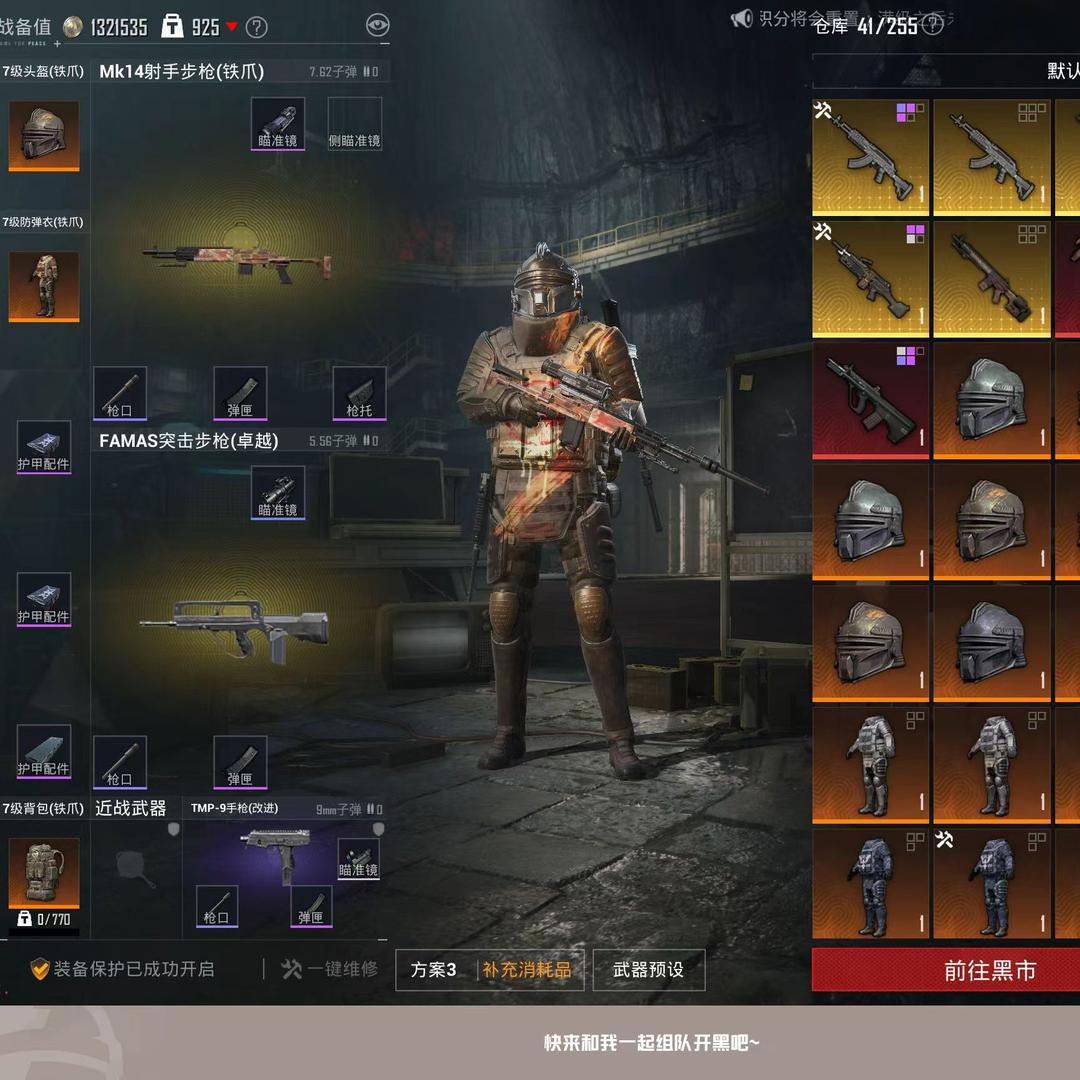Select the equipped 7级头盔 helmet slot
Image resolution: width=1080 pixels, height=1080 pixels.
(44, 134)
